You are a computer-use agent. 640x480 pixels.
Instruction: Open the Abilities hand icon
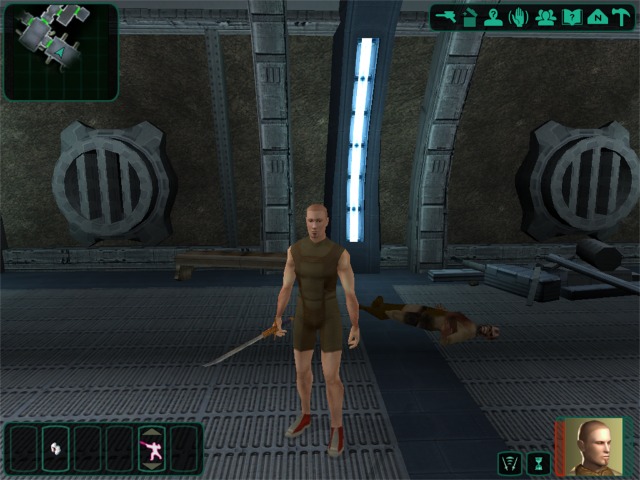[x=518, y=16]
